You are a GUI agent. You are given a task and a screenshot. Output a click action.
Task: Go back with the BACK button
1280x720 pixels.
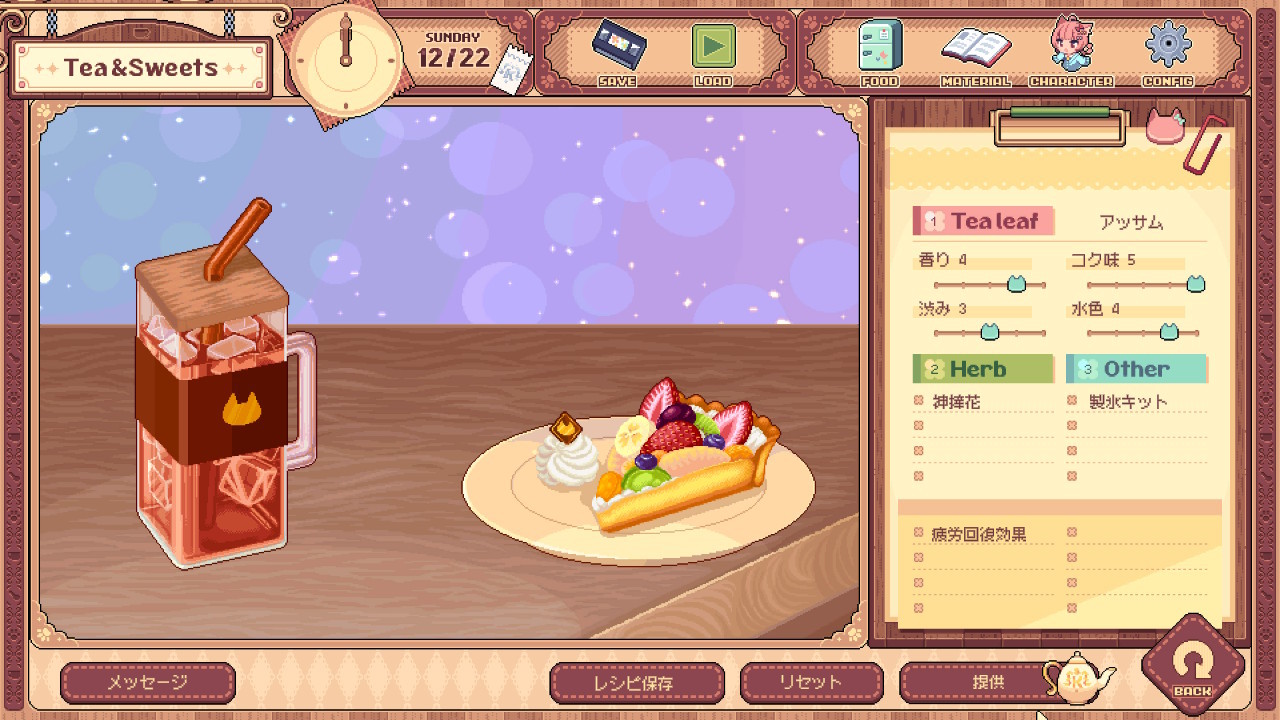(x=1192, y=667)
